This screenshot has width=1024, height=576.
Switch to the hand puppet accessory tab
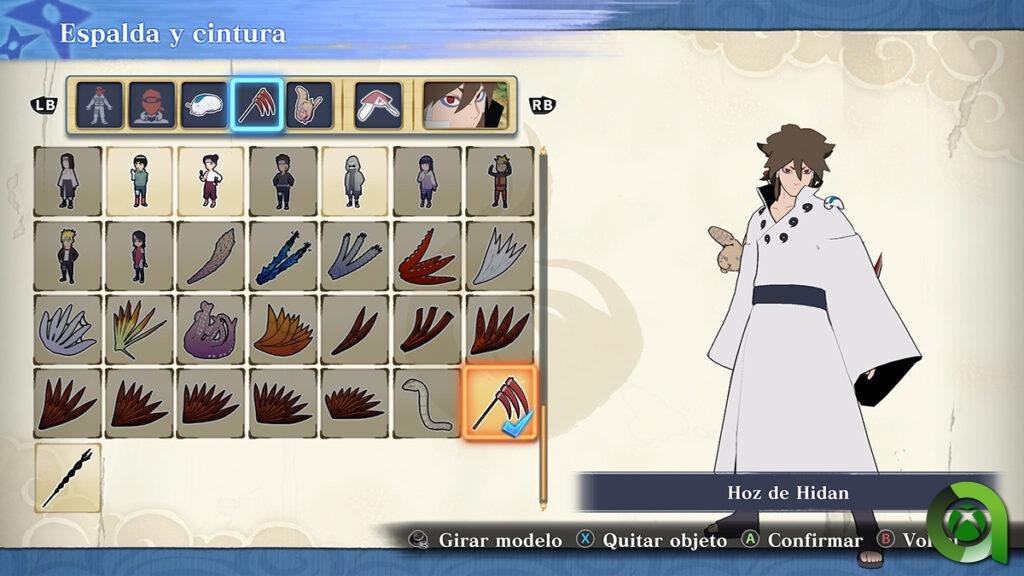pyautogui.click(x=309, y=104)
